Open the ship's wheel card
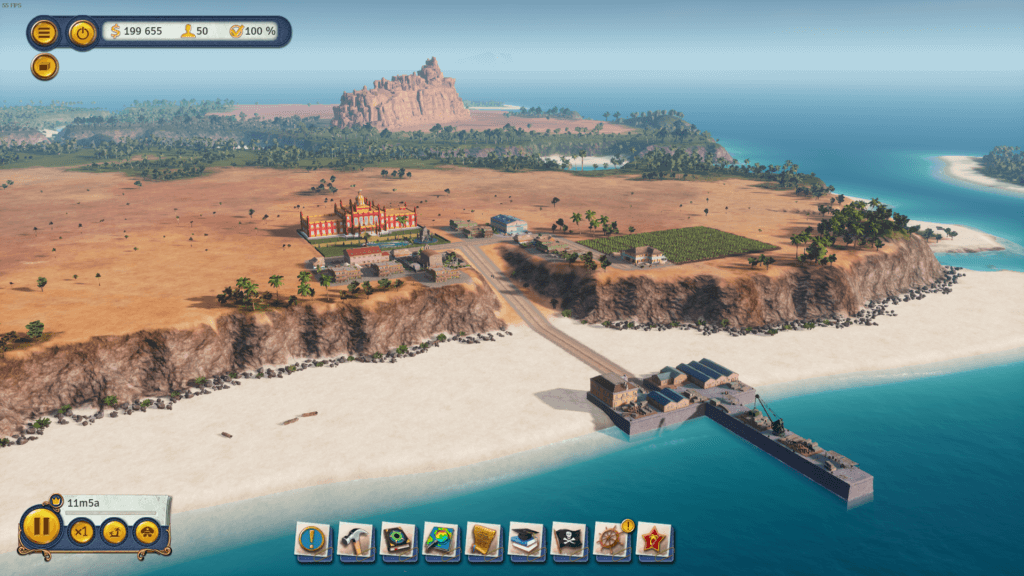1024x576 pixels. point(611,540)
